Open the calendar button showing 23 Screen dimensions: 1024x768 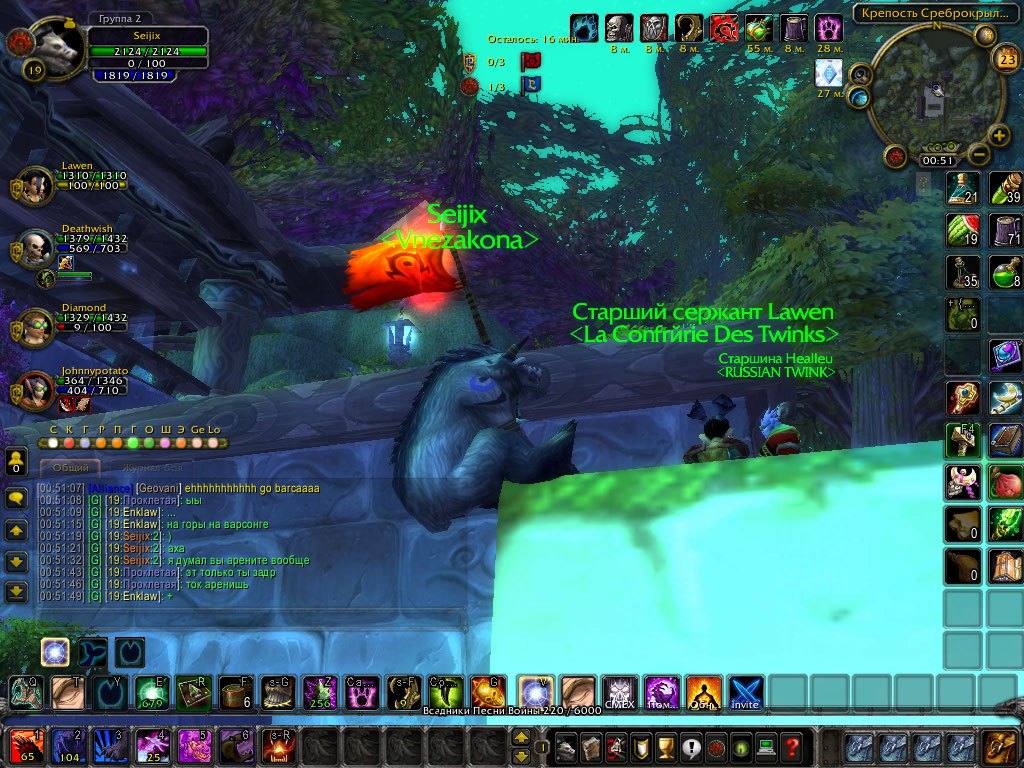click(x=1006, y=56)
